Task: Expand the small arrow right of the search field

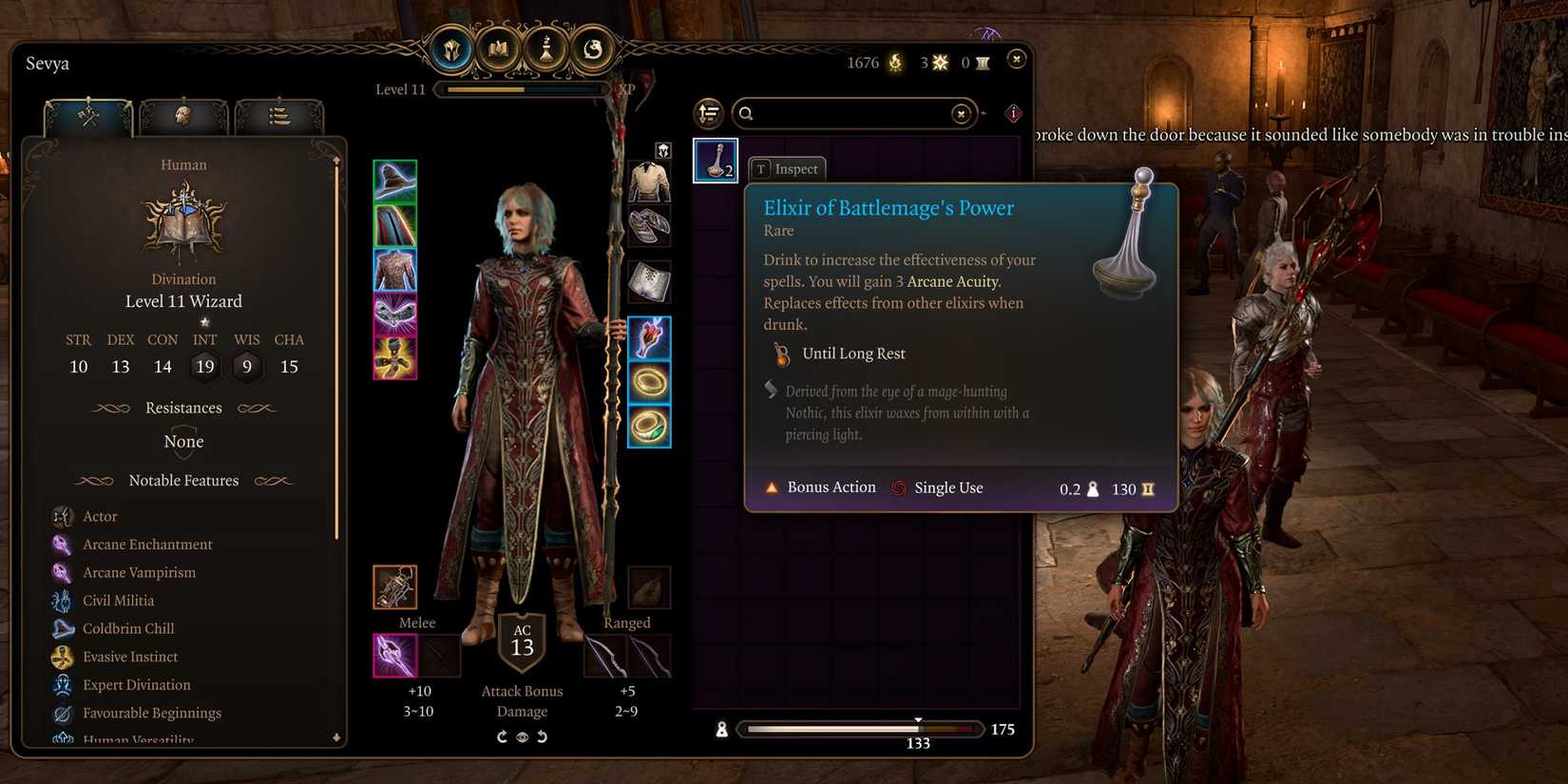Action: click(985, 113)
